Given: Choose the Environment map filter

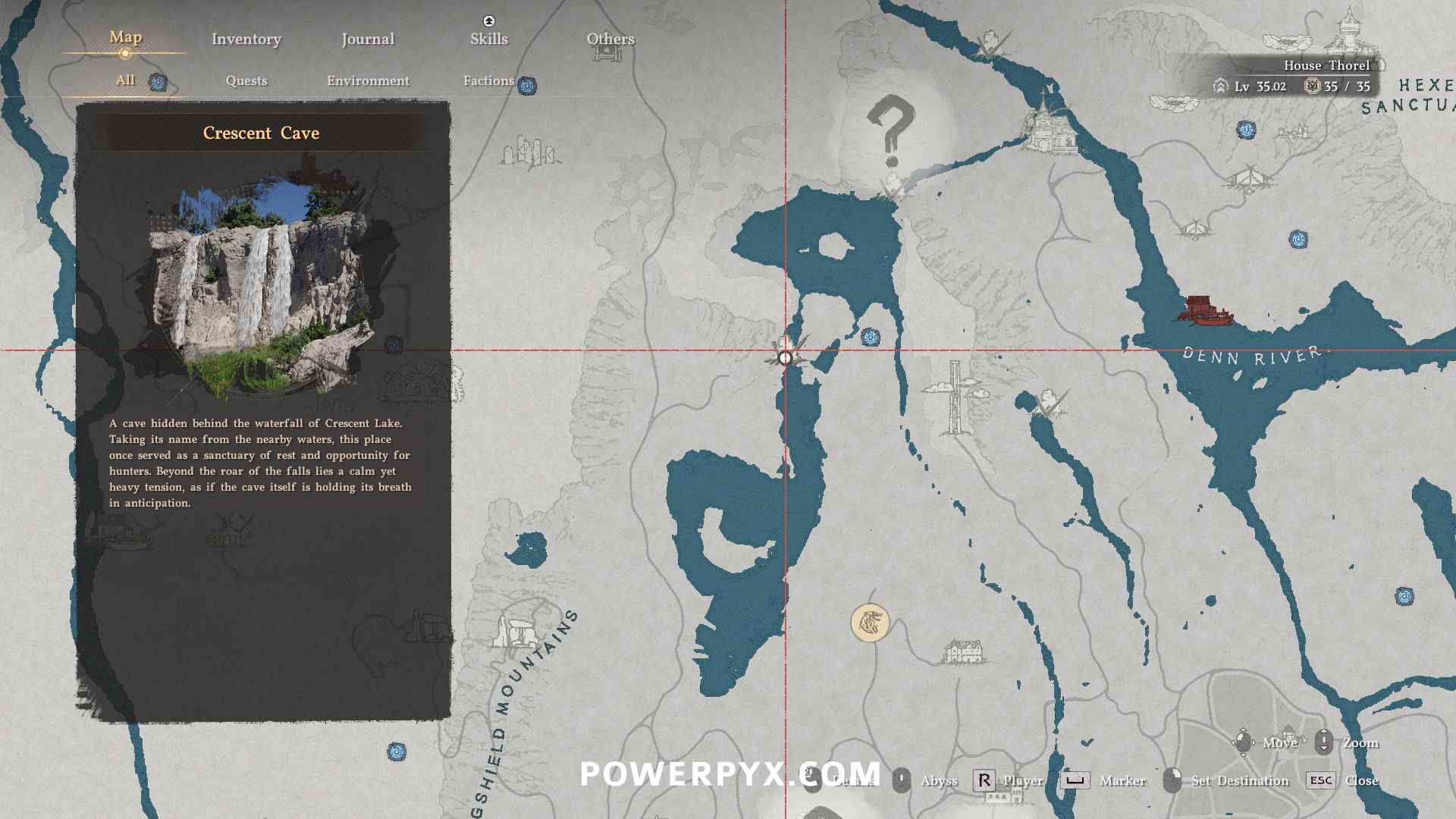Looking at the screenshot, I should point(368,80).
